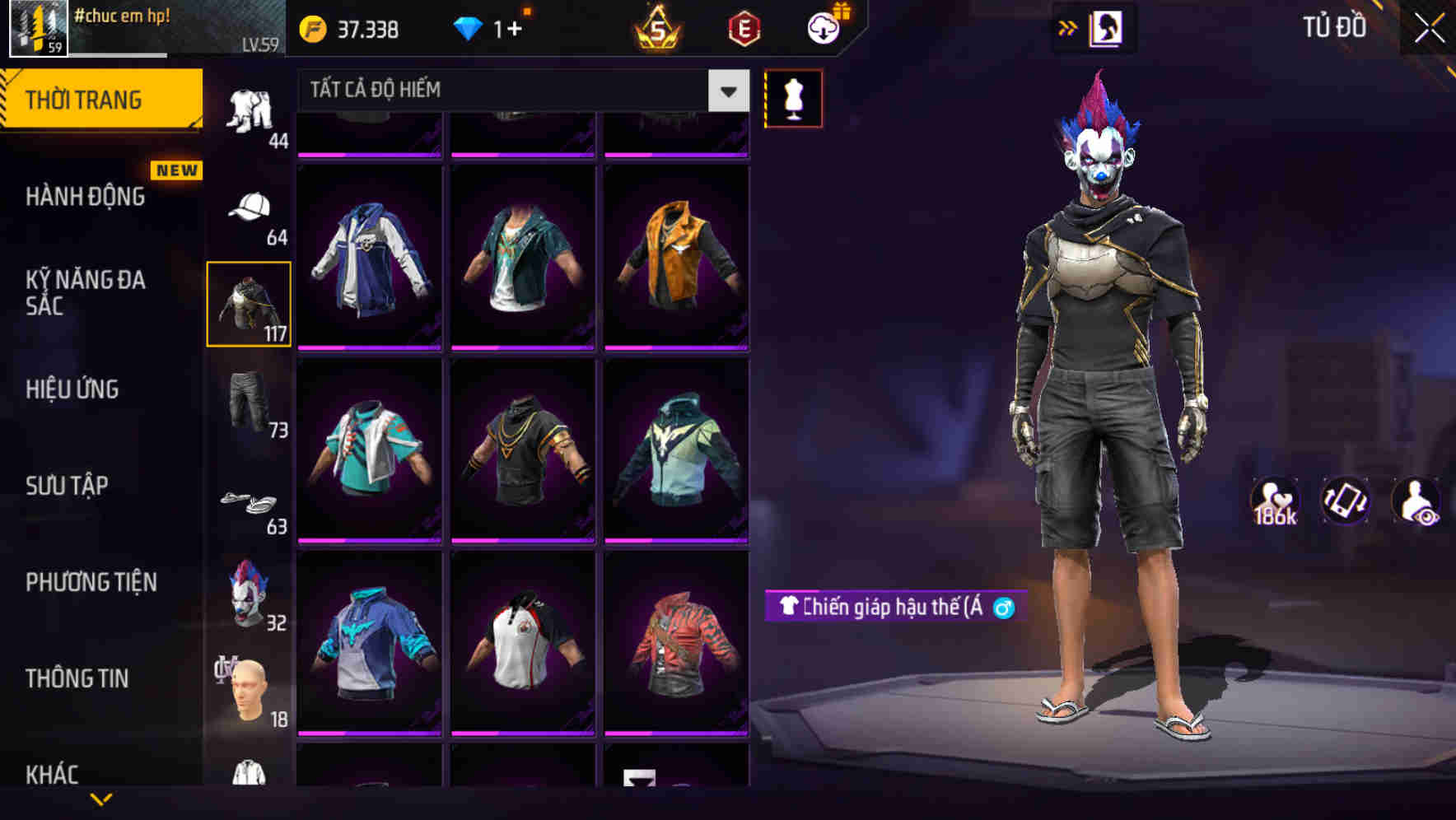Expand the sidebar with the double-chevron arrows
Viewport: 1456px width, 820px height.
tap(1068, 27)
